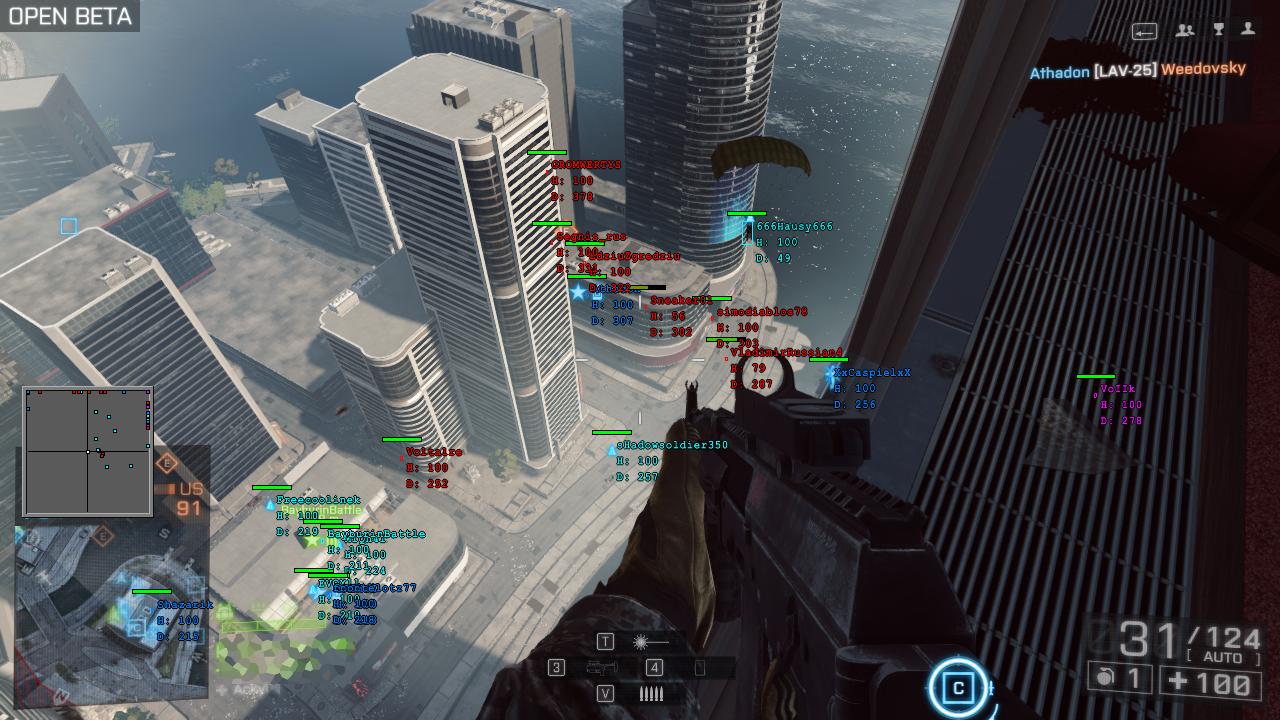Open the single player profile icon
This screenshot has height=720, width=1280.
tap(1248, 31)
